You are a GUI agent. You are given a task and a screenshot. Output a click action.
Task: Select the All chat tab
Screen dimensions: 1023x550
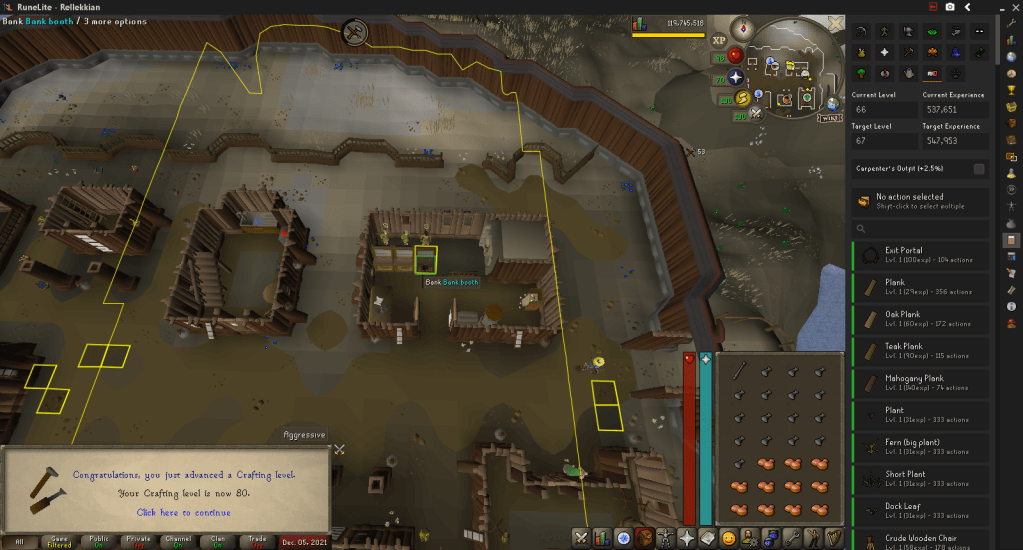pos(19,541)
